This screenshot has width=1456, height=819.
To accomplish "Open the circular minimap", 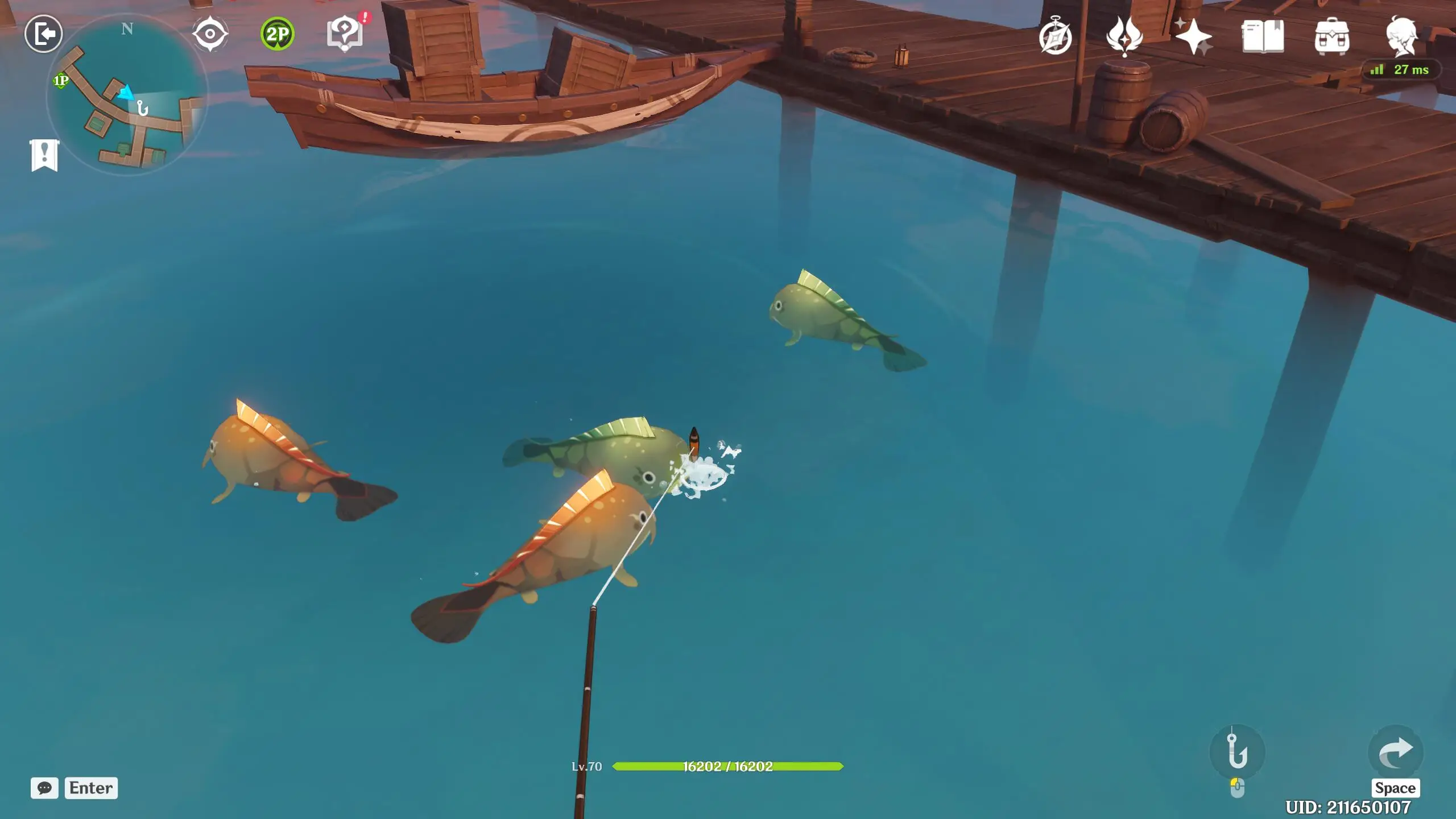I will (x=127, y=95).
